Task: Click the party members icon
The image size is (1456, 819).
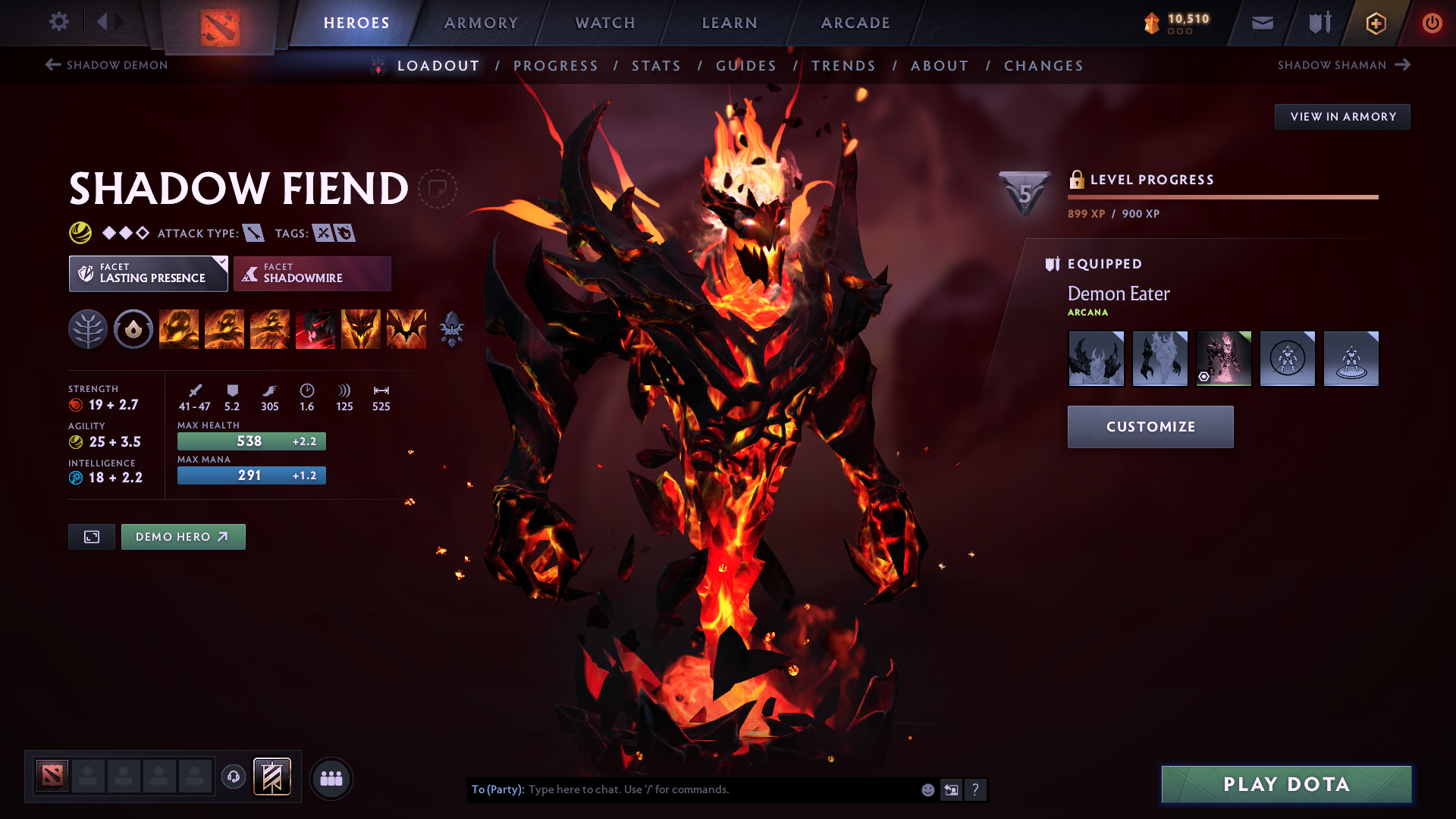Action: point(331,777)
